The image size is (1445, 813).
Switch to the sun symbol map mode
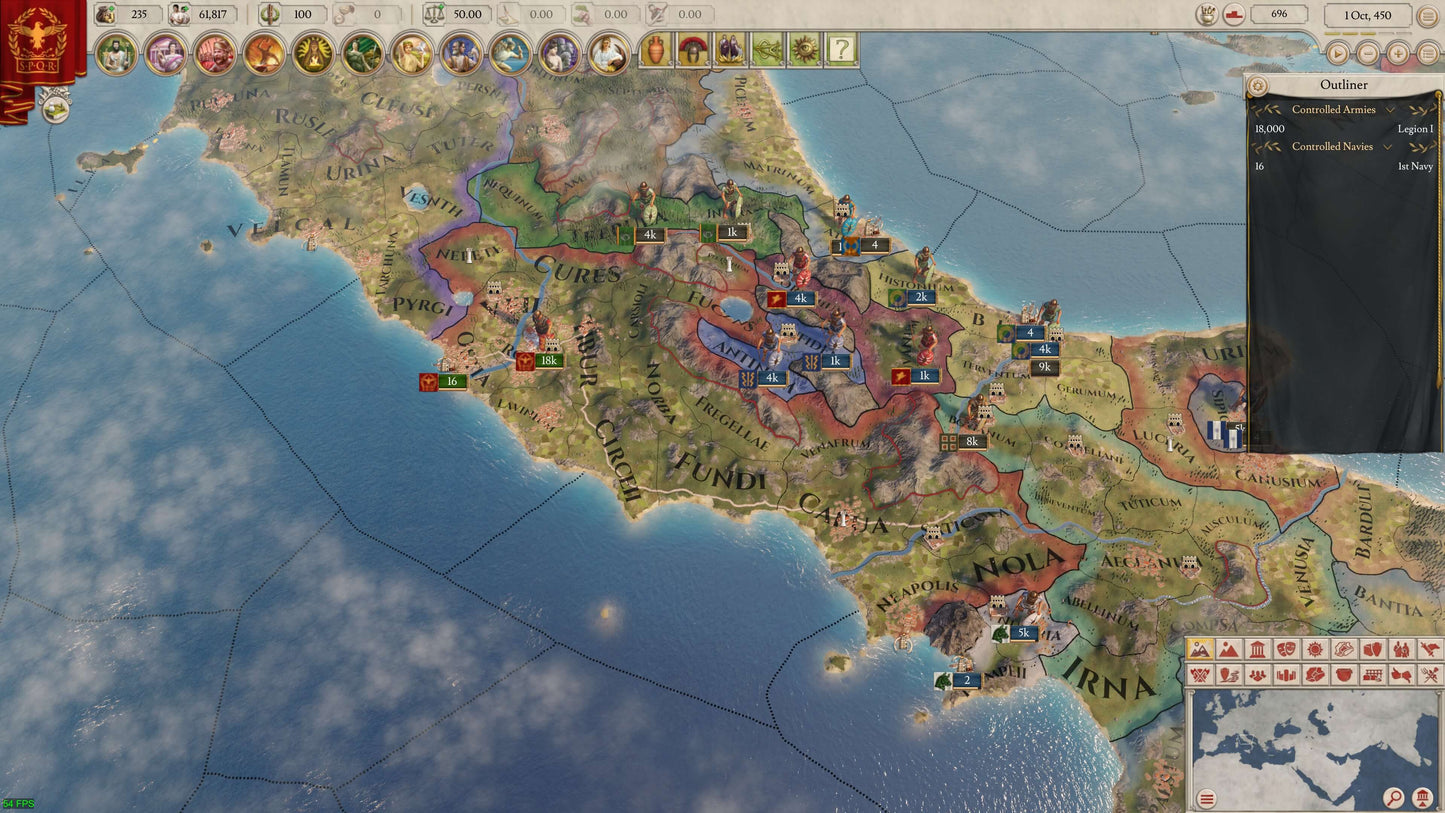(x=1315, y=650)
